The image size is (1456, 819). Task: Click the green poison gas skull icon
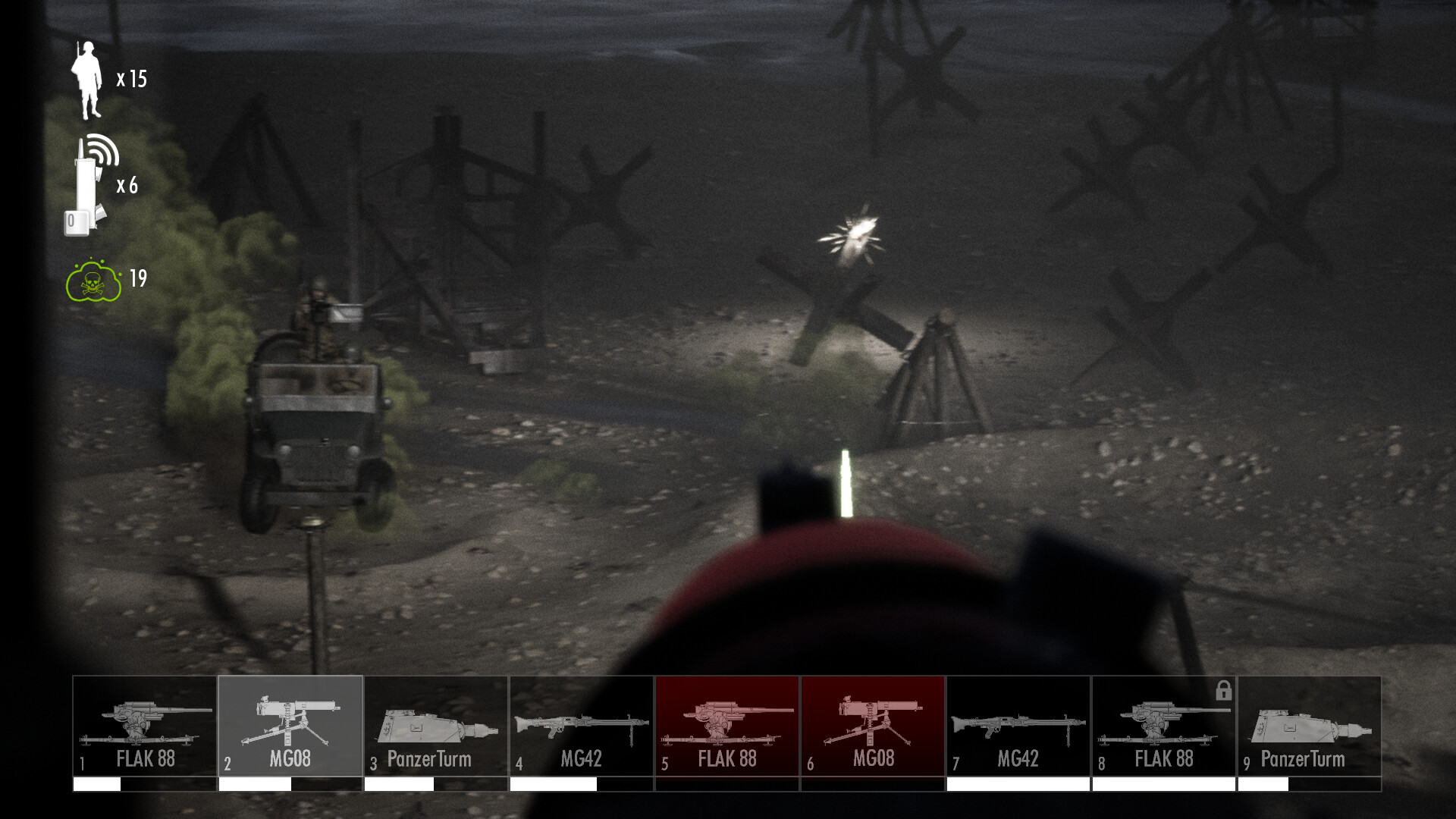coord(93,282)
